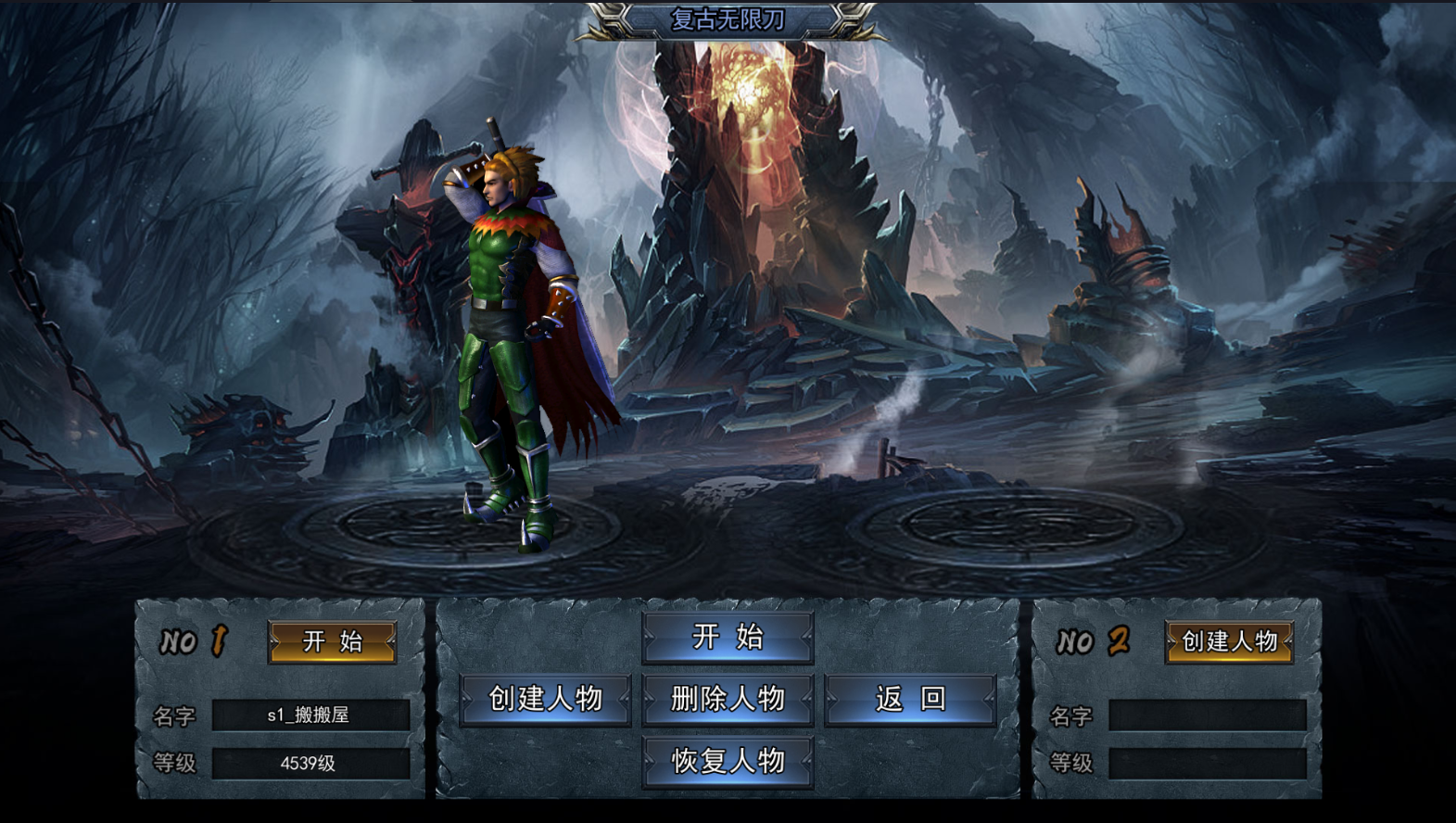Select the character name field s1_搬搬屋
Viewport: 1456px width, 823px height.
pyautogui.click(x=310, y=715)
